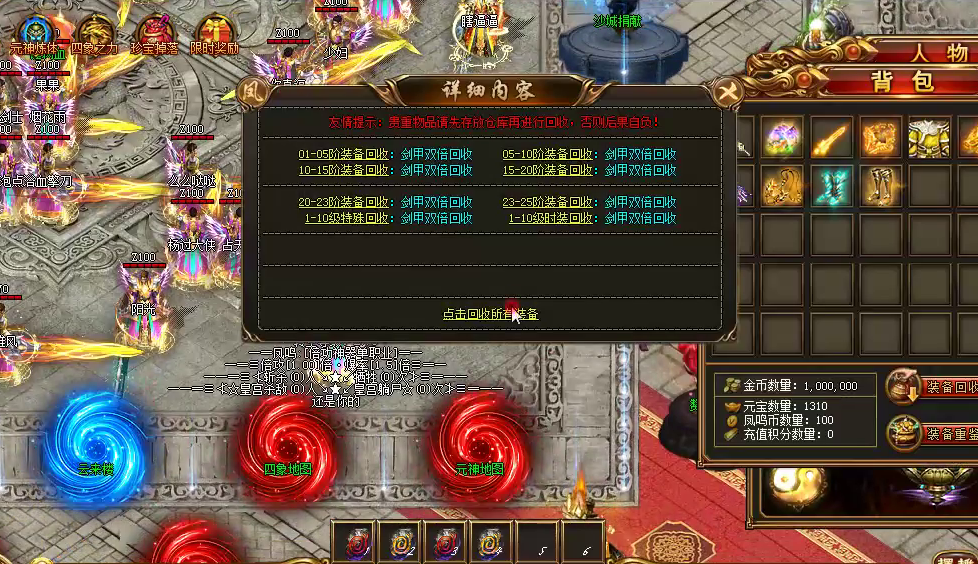The image size is (978, 564).
Task: Select the golden sword in the backpack
Action: 831,138
